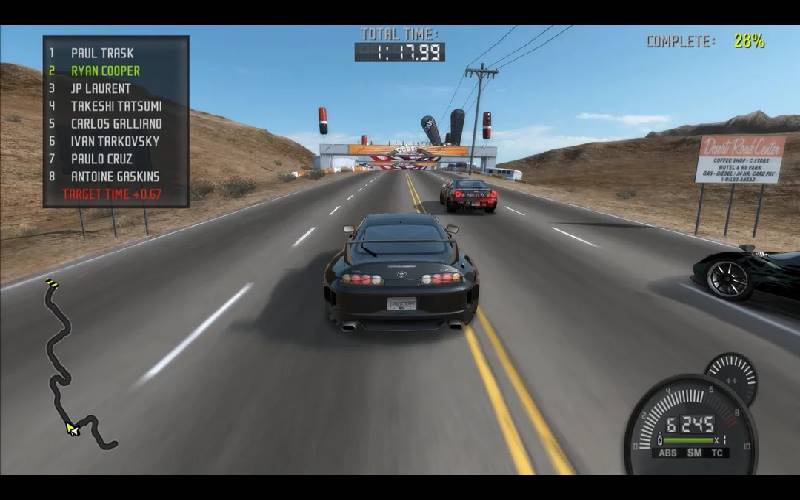Click the yellow player arrow on the minimap

coord(72,428)
